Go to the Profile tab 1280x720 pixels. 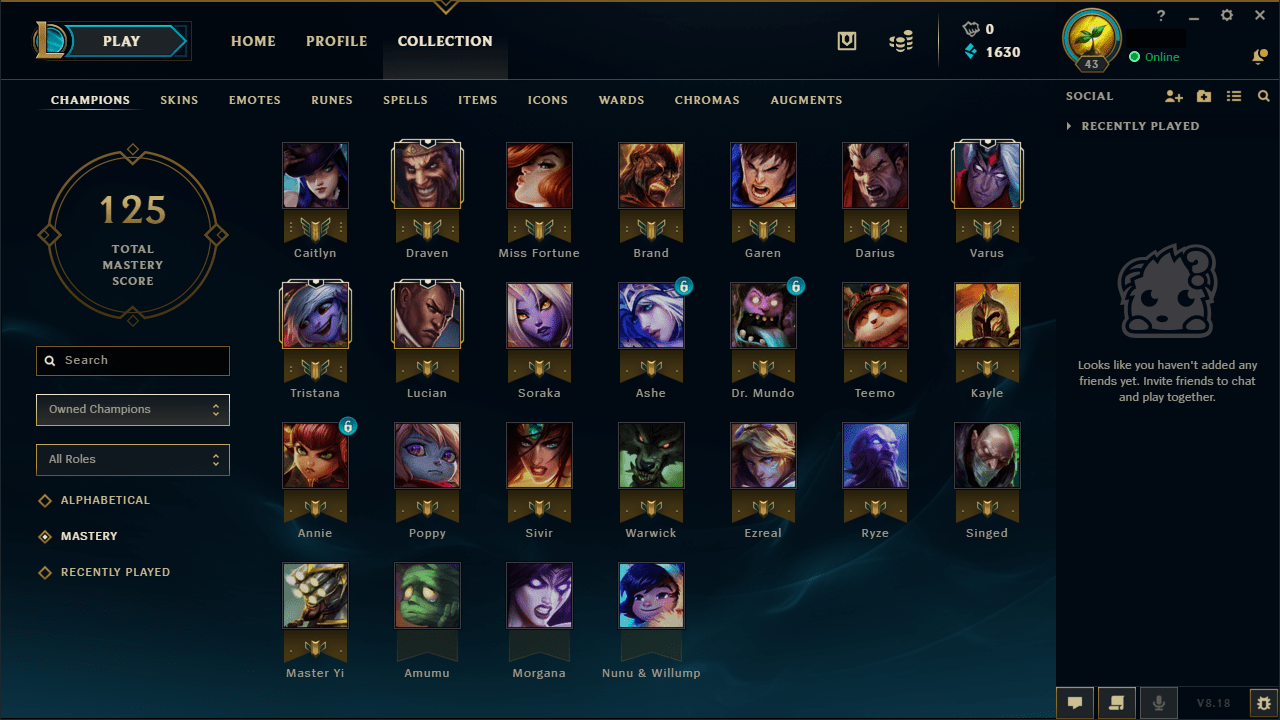[336, 41]
